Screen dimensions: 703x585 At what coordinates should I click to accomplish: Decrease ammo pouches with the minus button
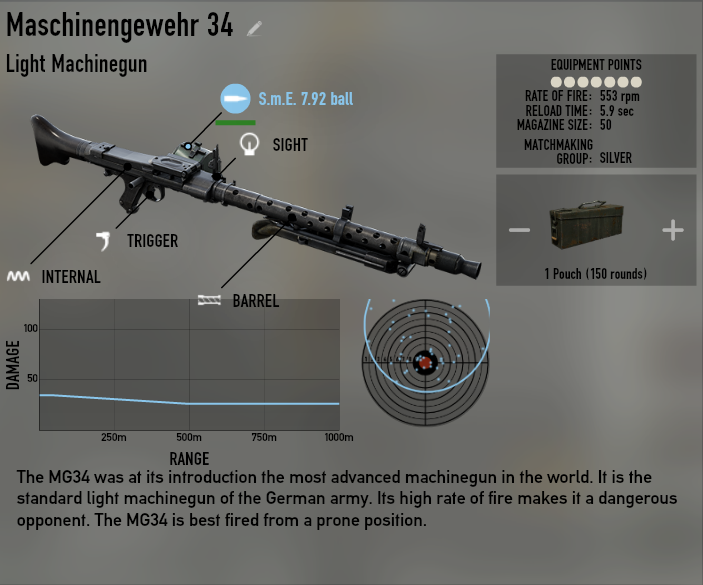pos(519,231)
